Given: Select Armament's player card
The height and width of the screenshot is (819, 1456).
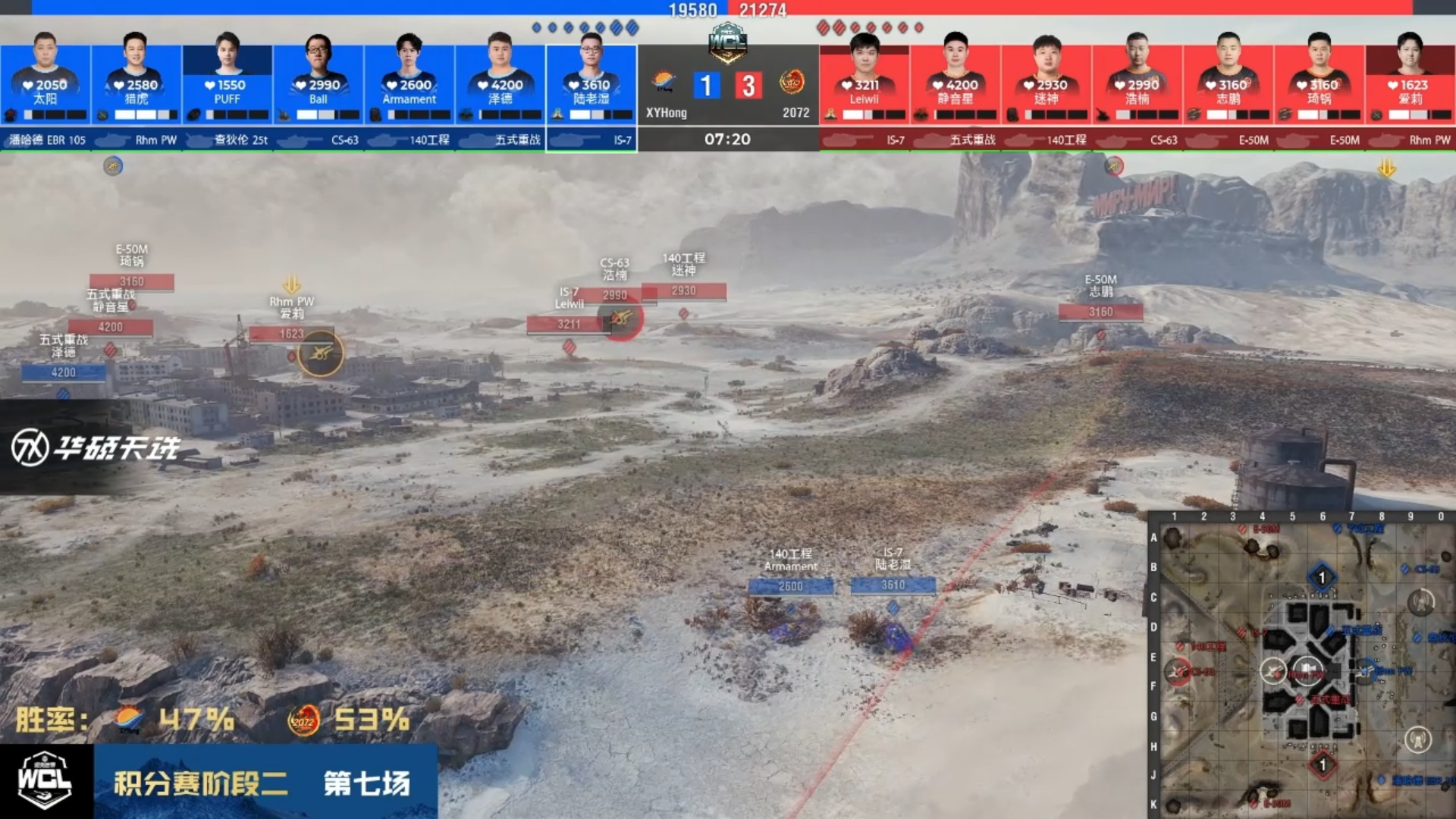Looking at the screenshot, I should pos(409,83).
